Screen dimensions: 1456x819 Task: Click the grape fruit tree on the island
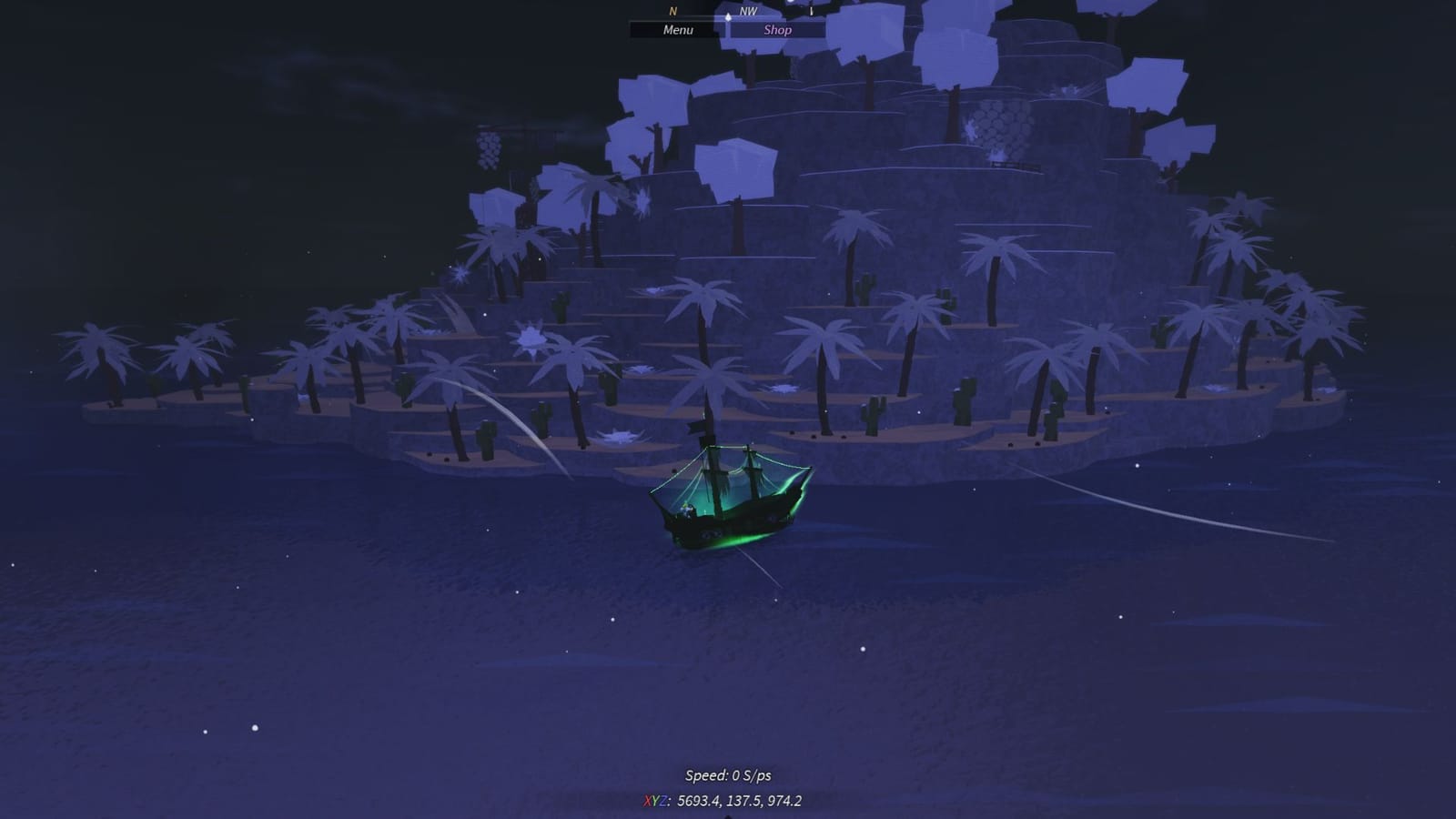[x=489, y=150]
